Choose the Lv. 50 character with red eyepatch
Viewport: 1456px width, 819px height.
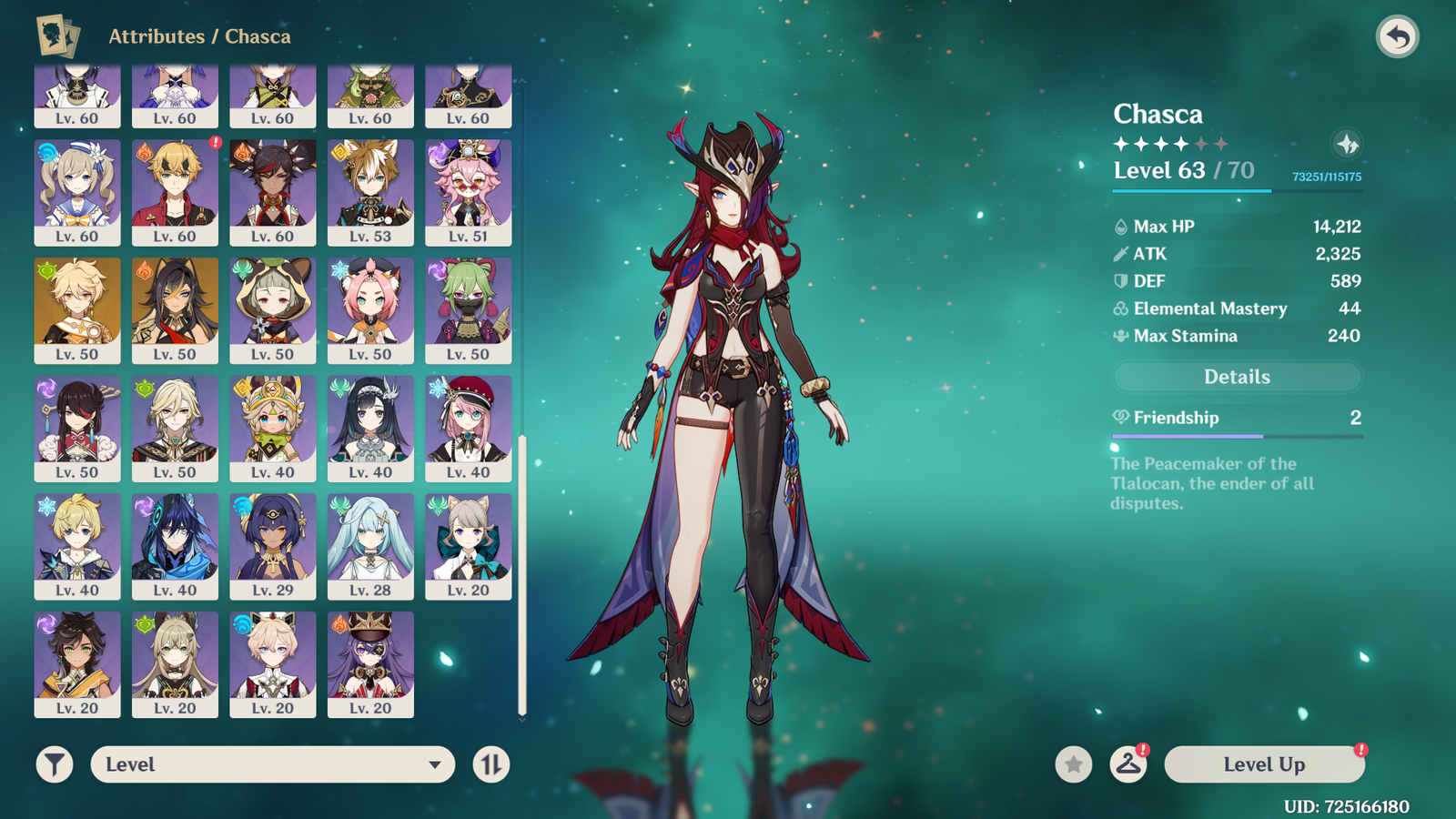[x=77, y=429]
